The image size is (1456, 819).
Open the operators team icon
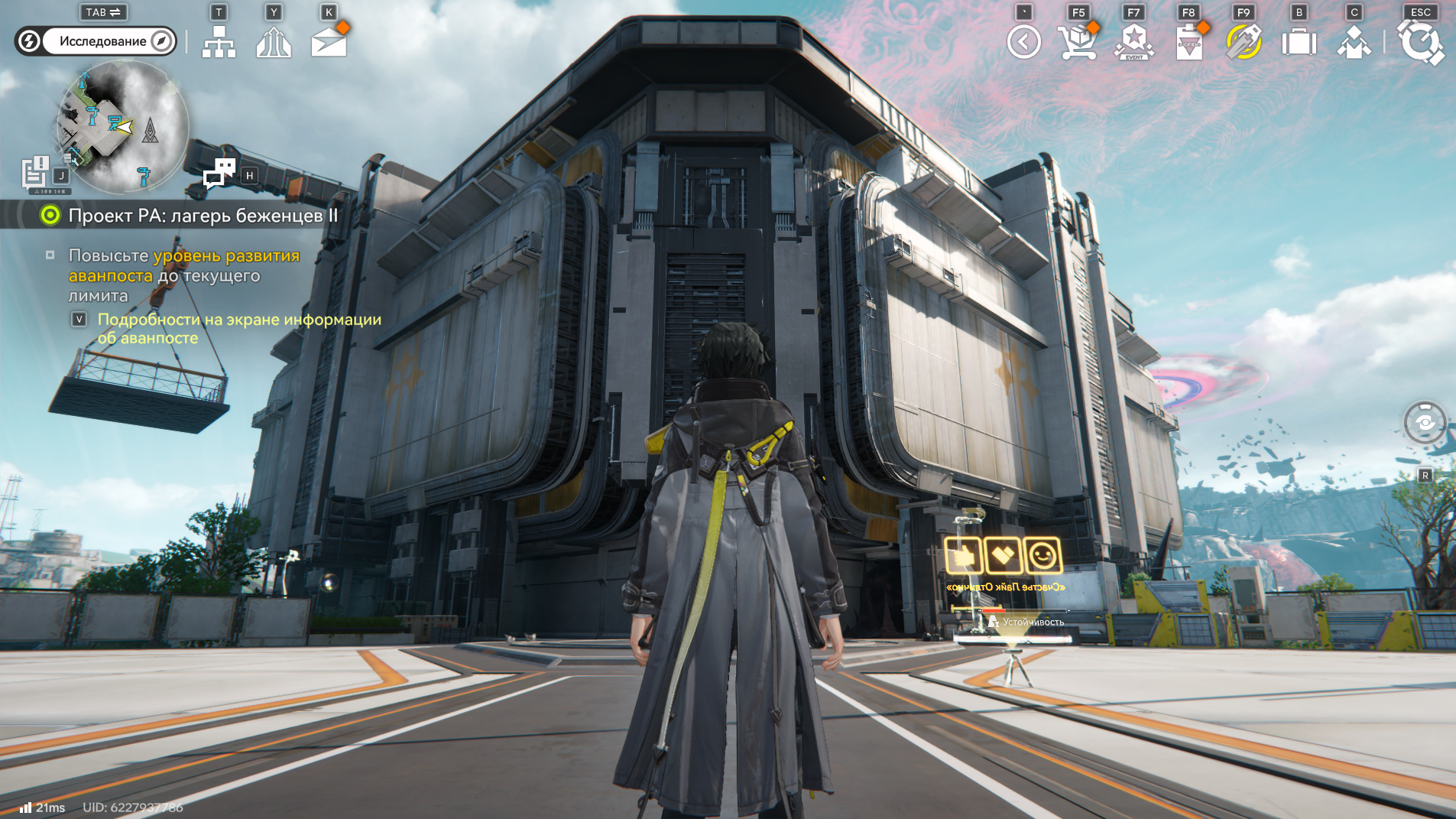pyautogui.click(x=1354, y=42)
